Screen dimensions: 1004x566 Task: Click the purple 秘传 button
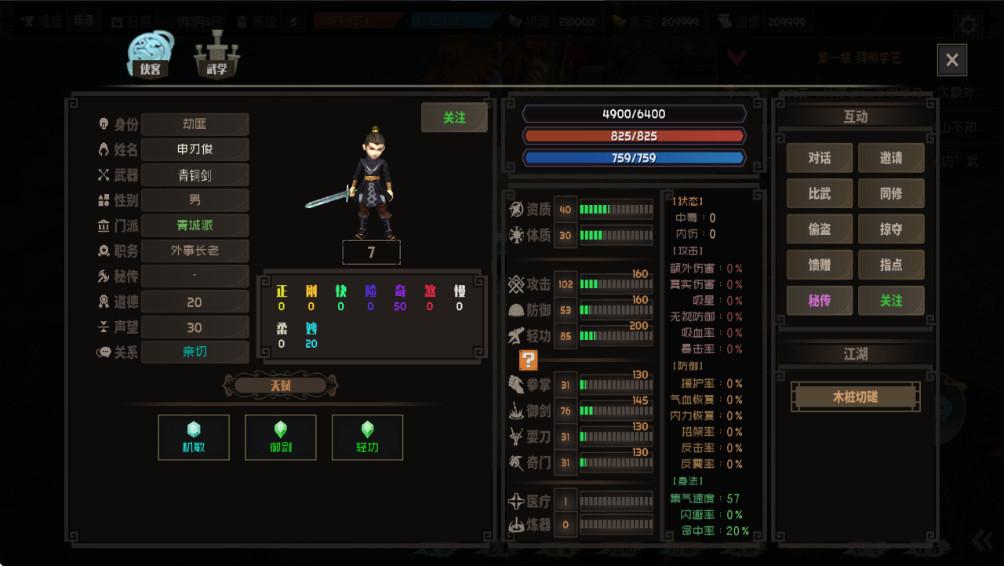[x=819, y=300]
